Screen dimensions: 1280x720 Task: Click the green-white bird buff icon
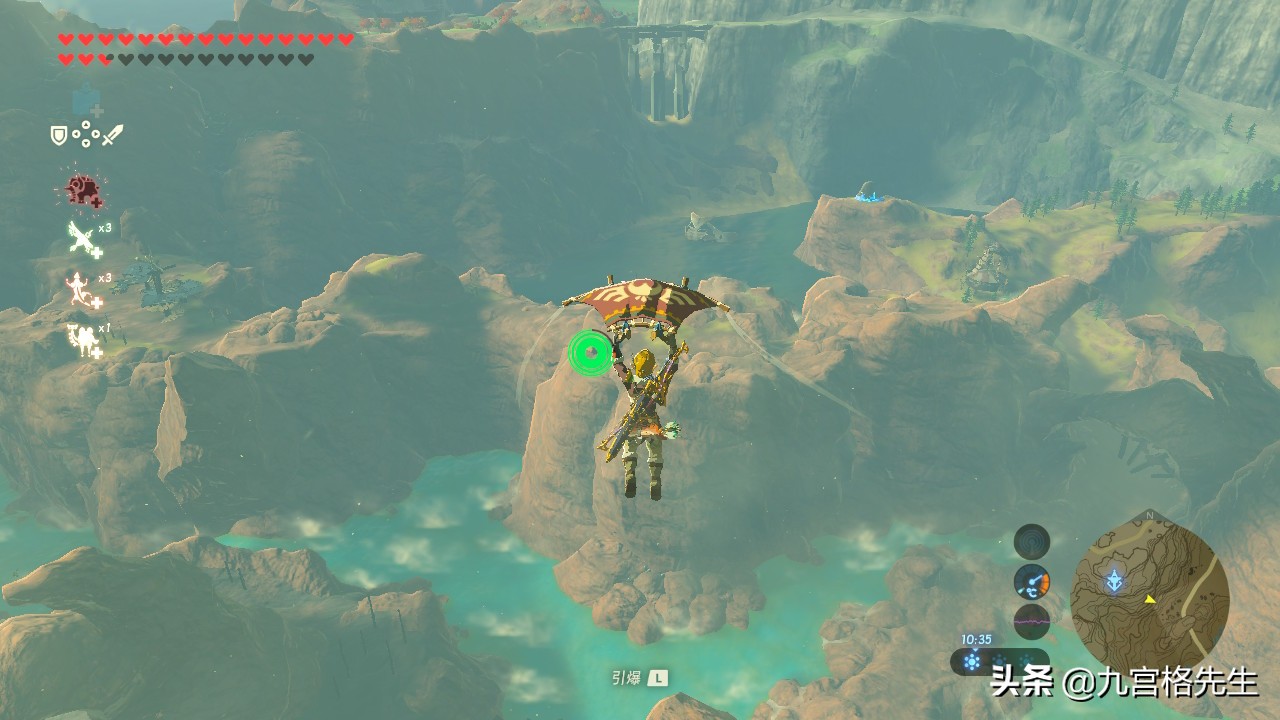pos(82,238)
